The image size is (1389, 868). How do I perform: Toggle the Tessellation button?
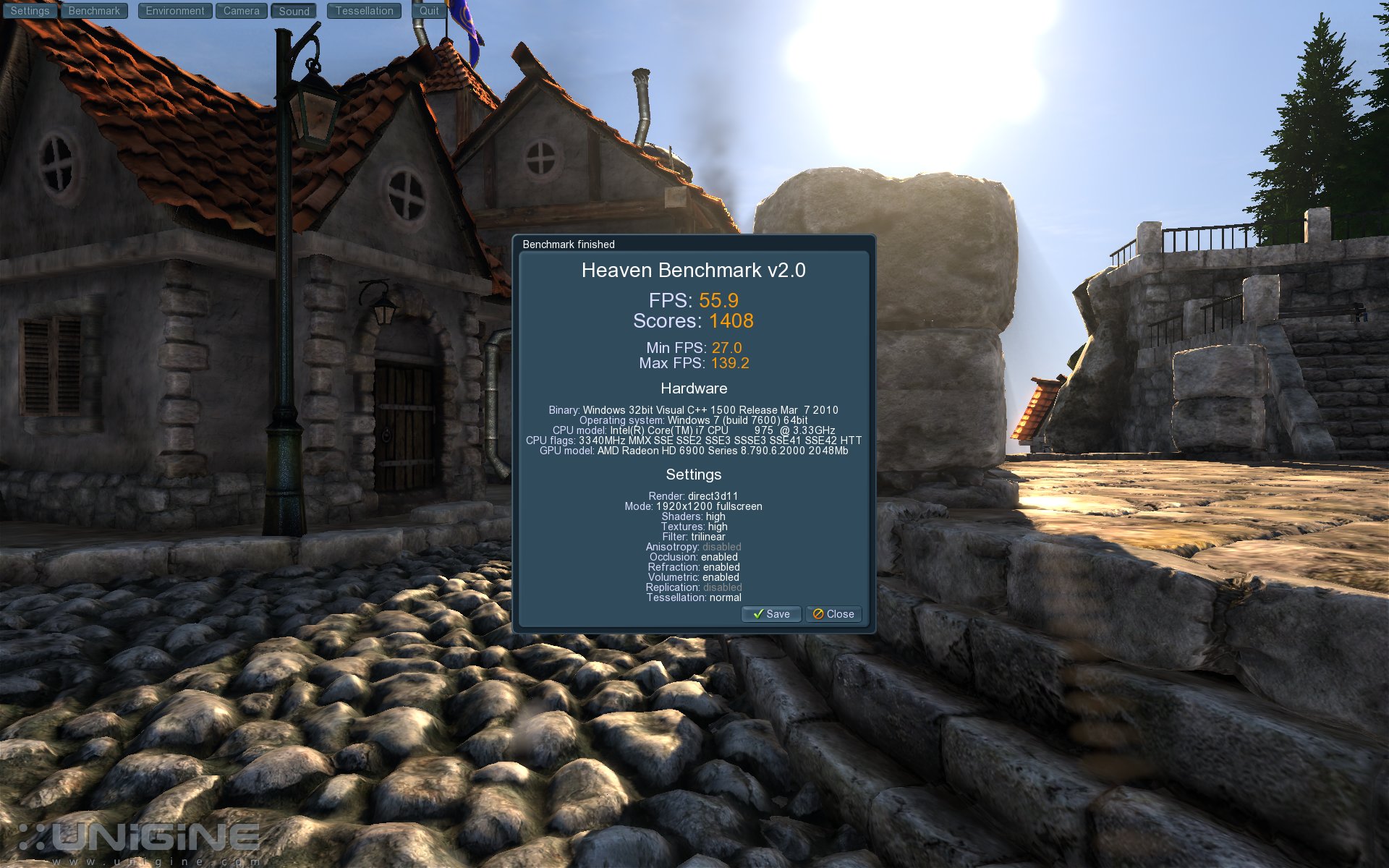coord(364,11)
